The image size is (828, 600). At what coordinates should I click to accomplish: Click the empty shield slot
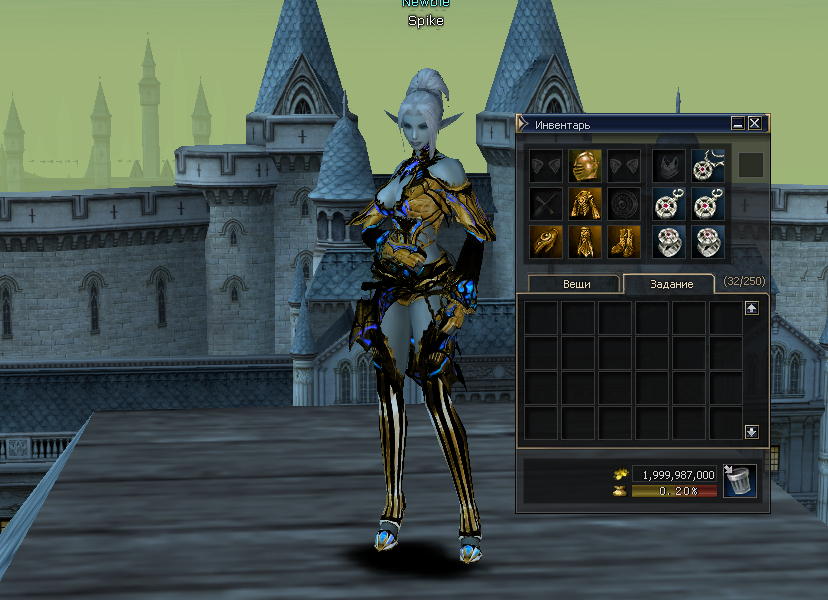[x=623, y=203]
